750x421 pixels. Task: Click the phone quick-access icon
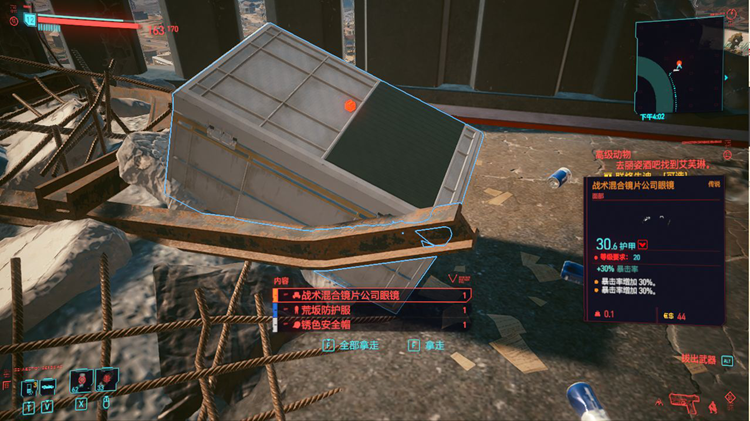tap(27, 387)
